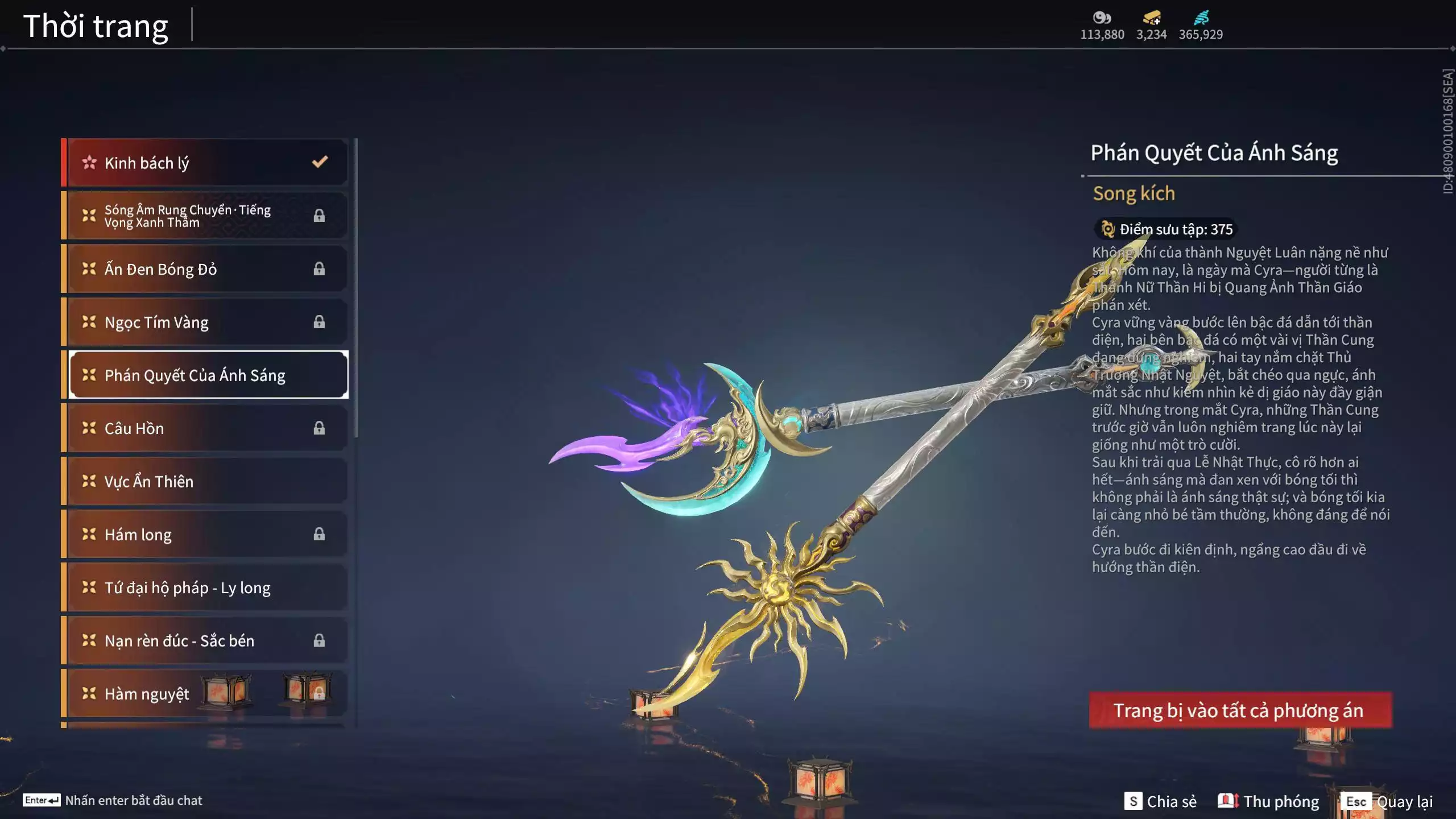Select the Kinh bách lý skin entry
The height and width of the screenshot is (819, 1456).
click(205, 163)
